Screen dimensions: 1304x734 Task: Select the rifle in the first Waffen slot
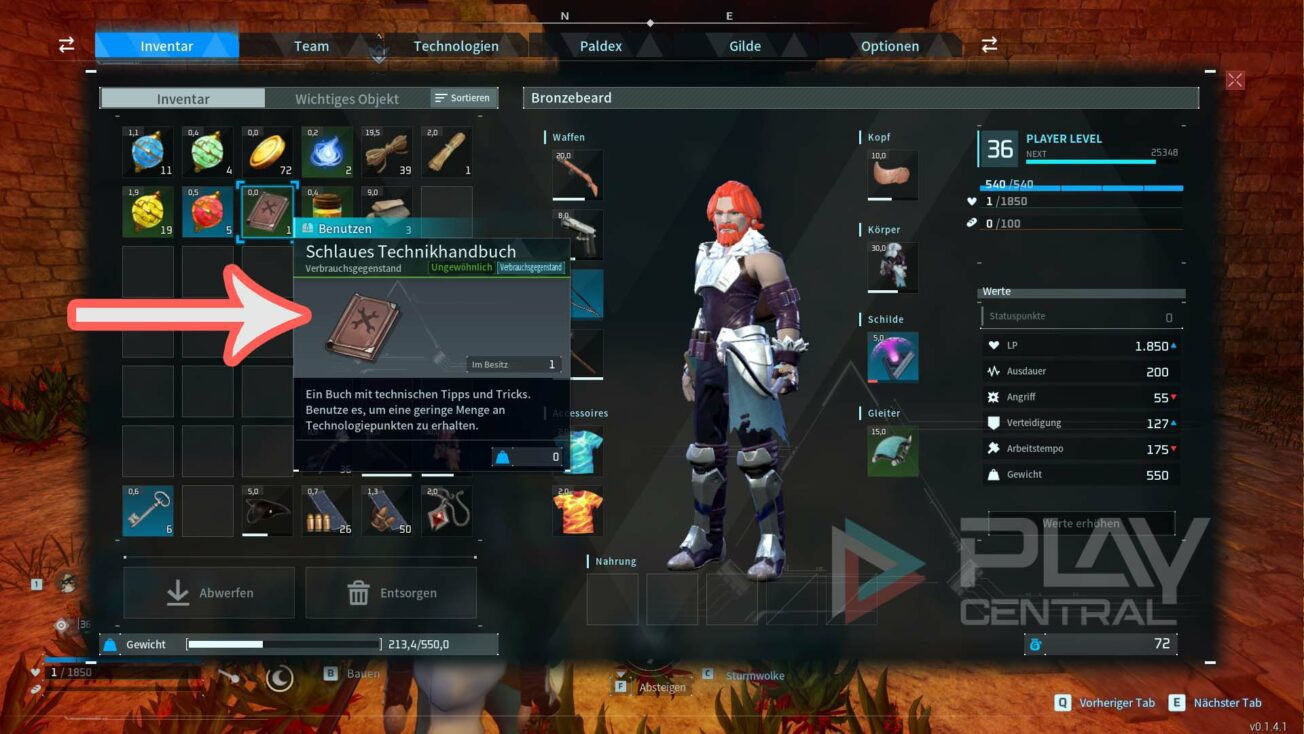[578, 175]
